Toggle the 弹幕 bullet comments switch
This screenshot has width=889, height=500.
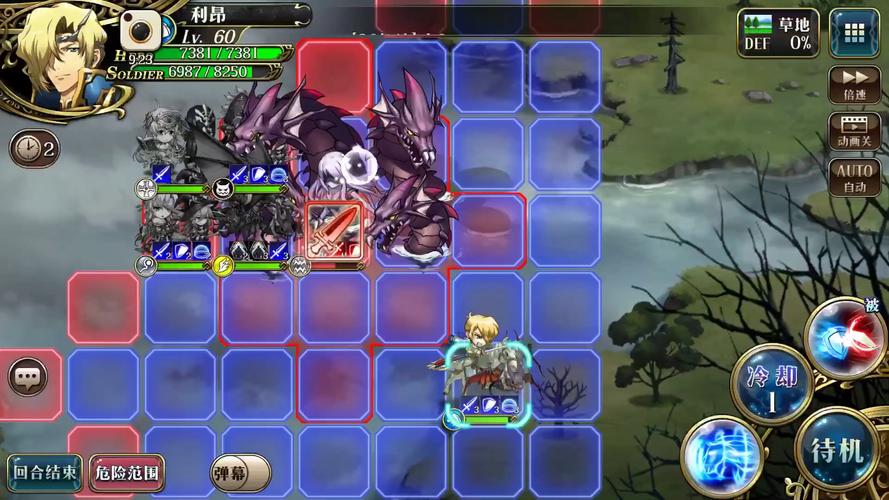[x=240, y=472]
